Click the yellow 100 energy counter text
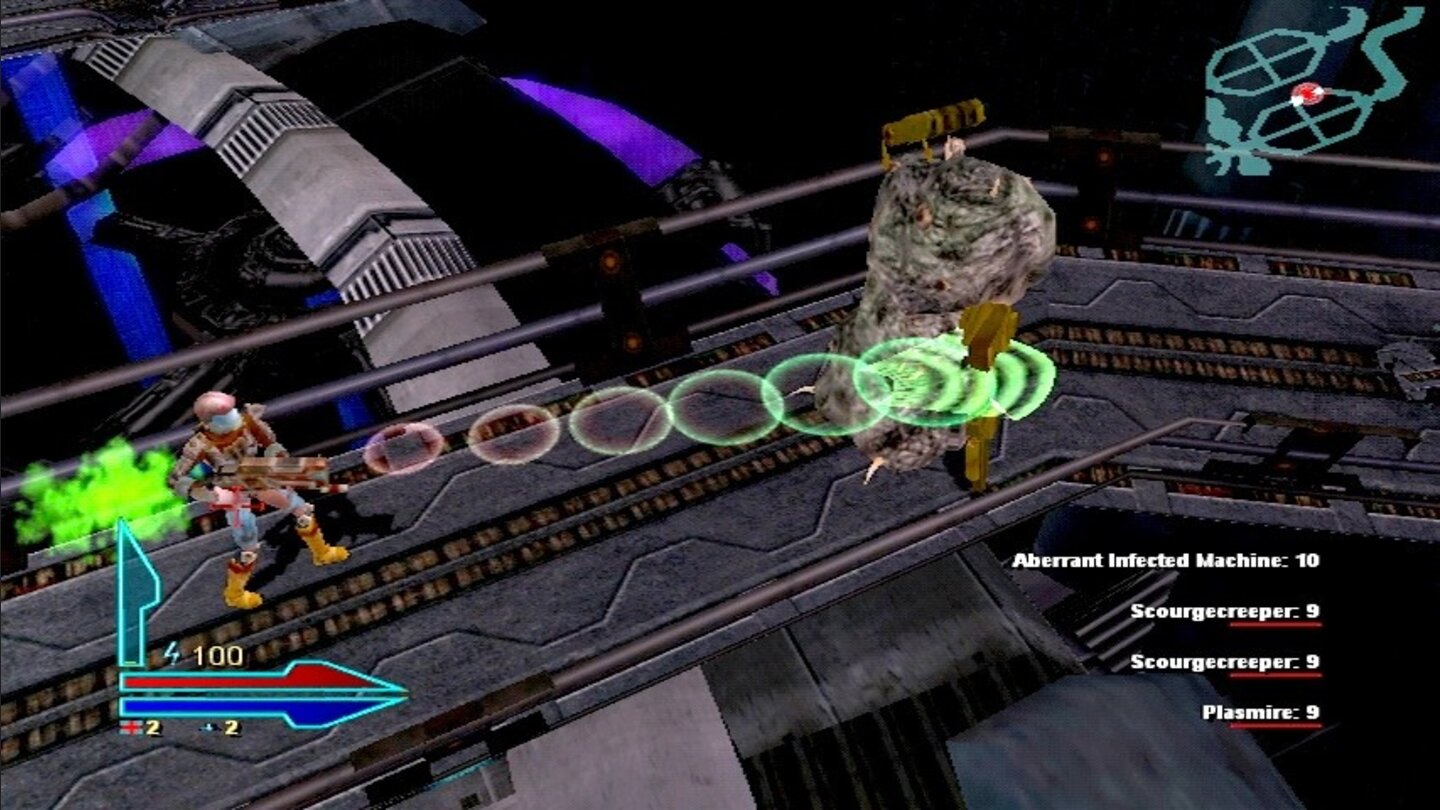This screenshot has height=810, width=1440. pyautogui.click(x=217, y=652)
